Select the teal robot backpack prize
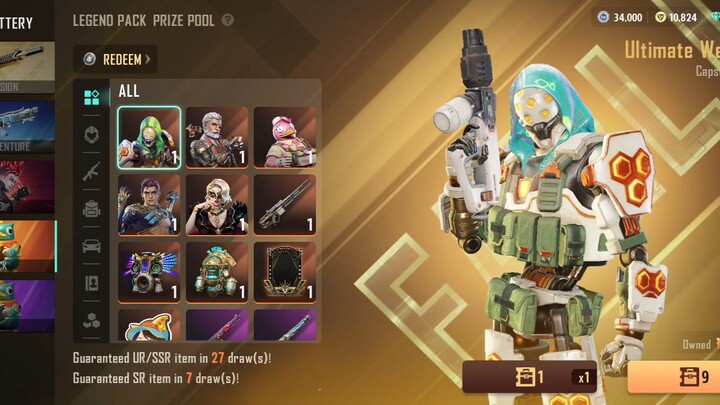 coord(217,271)
